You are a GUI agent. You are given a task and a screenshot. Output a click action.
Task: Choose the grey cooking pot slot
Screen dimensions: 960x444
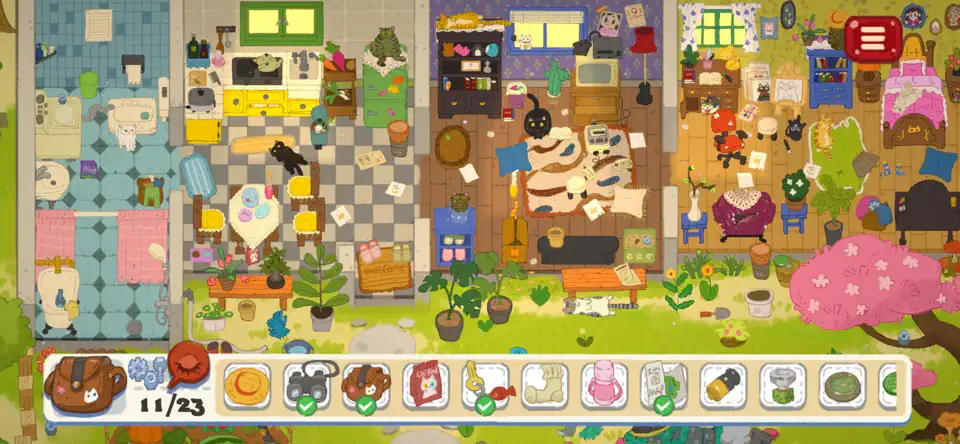pos(783,385)
